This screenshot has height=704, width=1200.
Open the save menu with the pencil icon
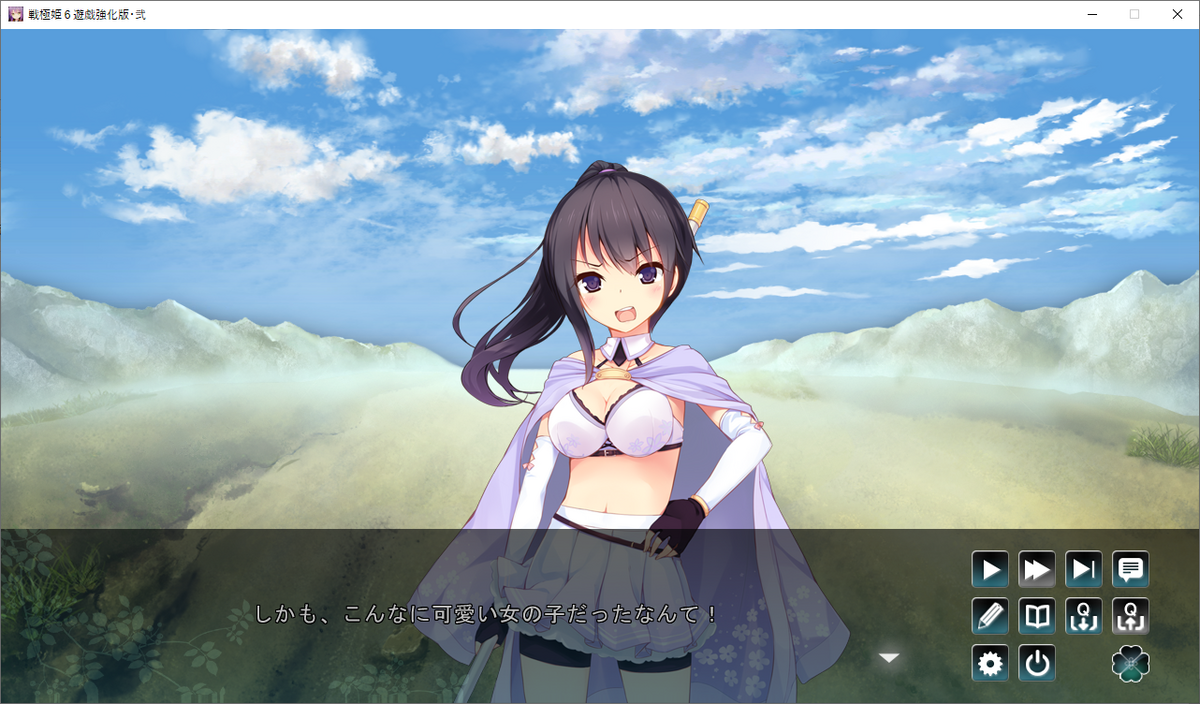point(990,616)
